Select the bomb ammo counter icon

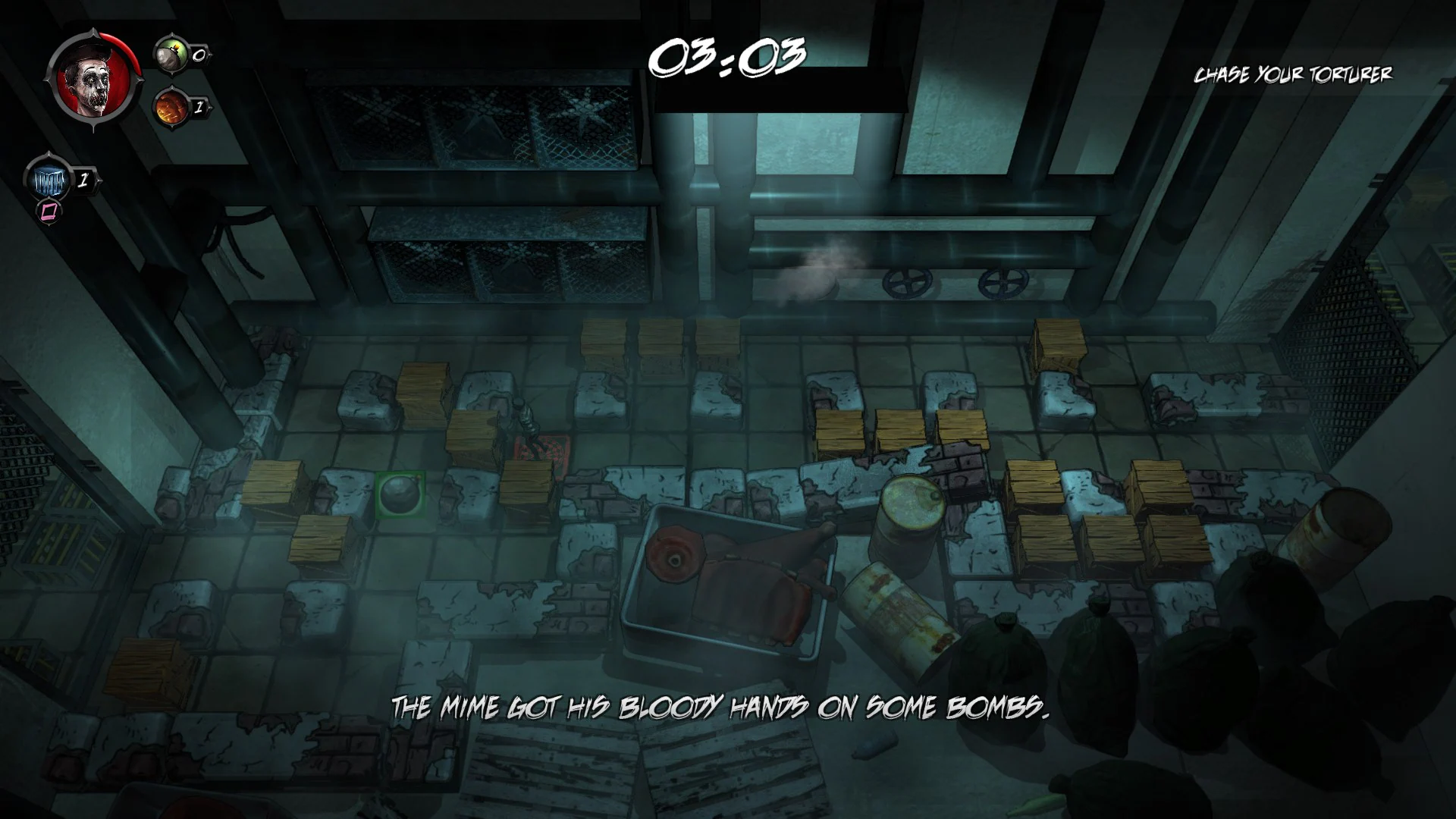pyautogui.click(x=173, y=53)
